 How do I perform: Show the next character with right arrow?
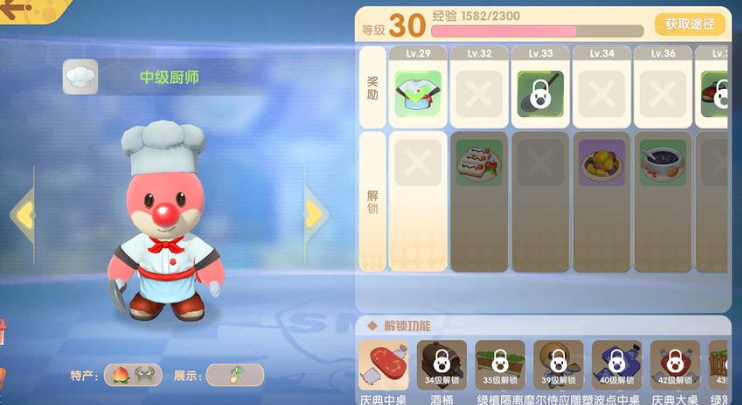315,213
